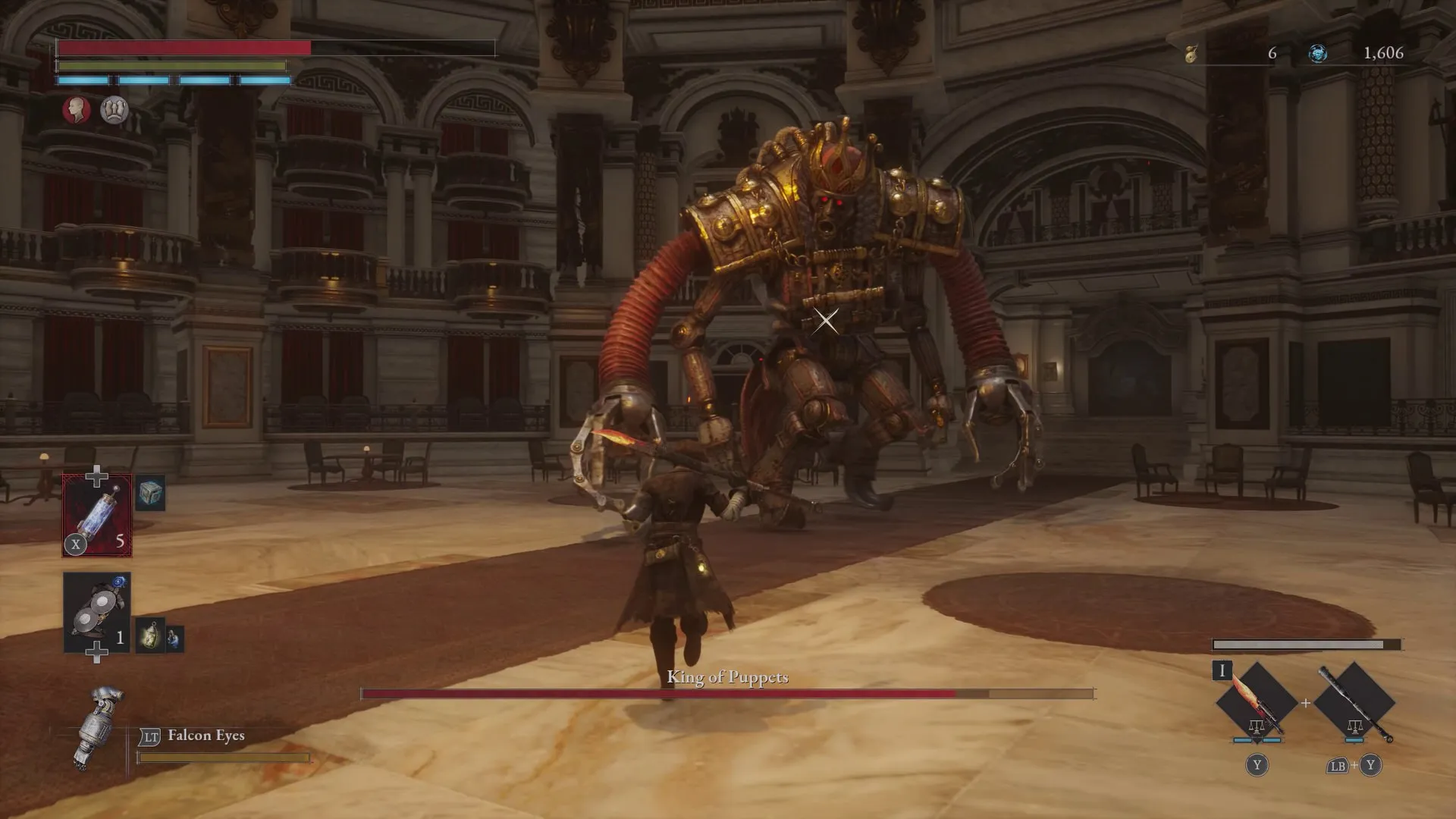This screenshot has height=819, width=1456.
Task: Select the Pulse Cell healing item slot
Action: [97, 516]
